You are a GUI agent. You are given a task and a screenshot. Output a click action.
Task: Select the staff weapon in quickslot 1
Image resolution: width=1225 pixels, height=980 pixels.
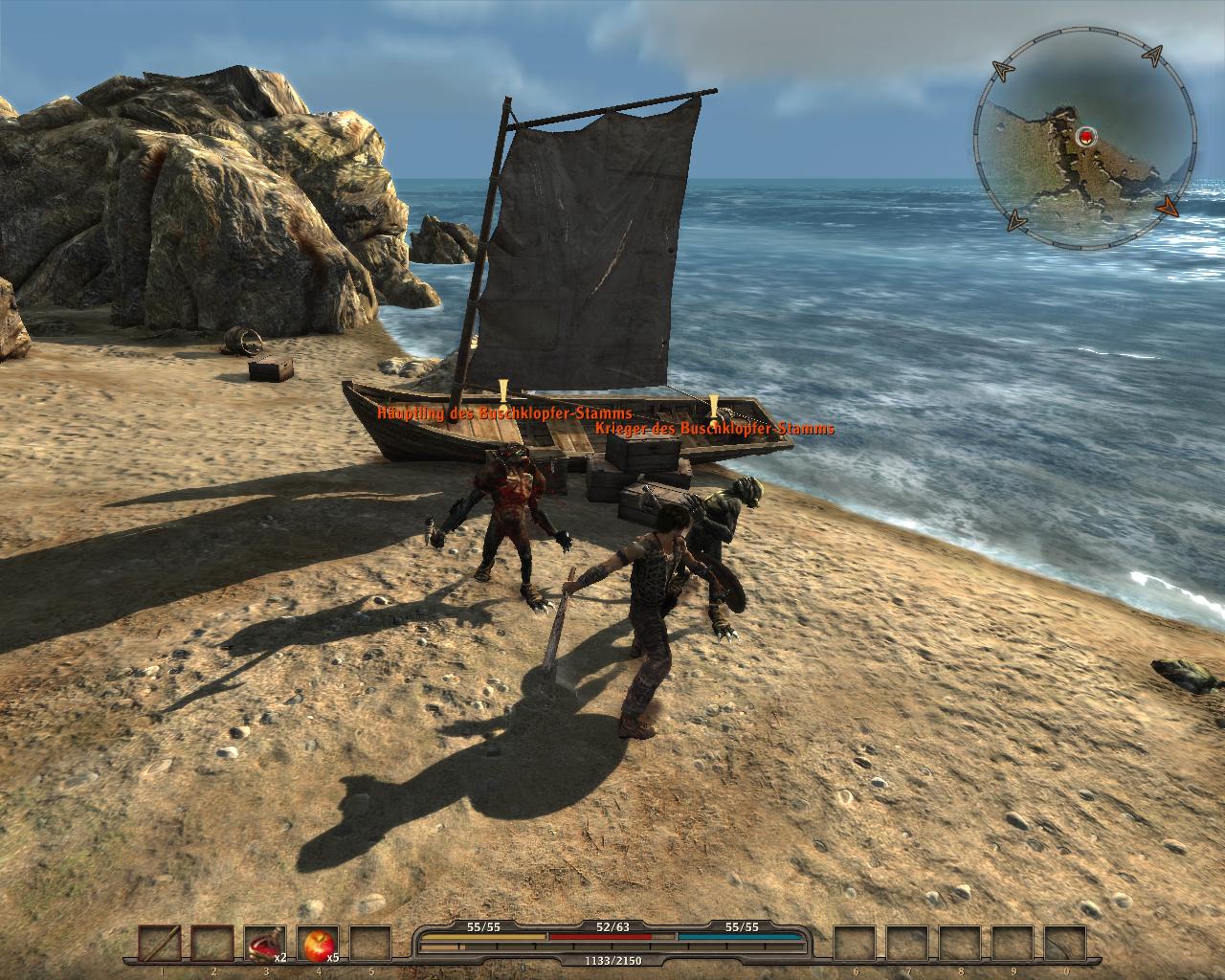pos(161,943)
